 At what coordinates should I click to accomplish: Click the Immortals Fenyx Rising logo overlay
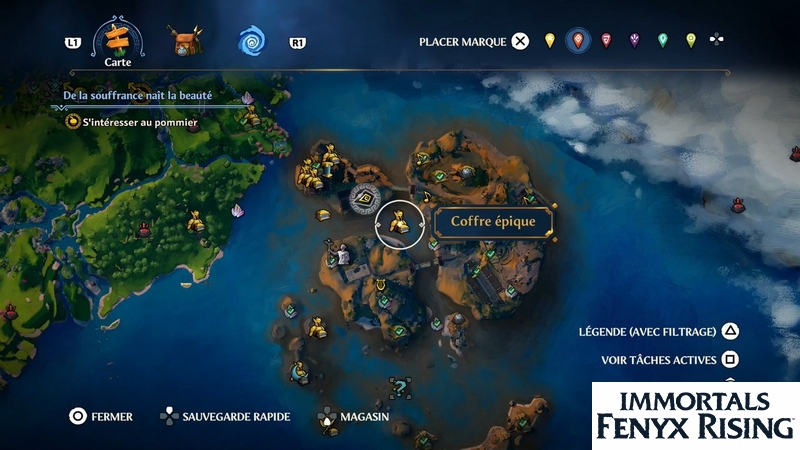tap(695, 415)
